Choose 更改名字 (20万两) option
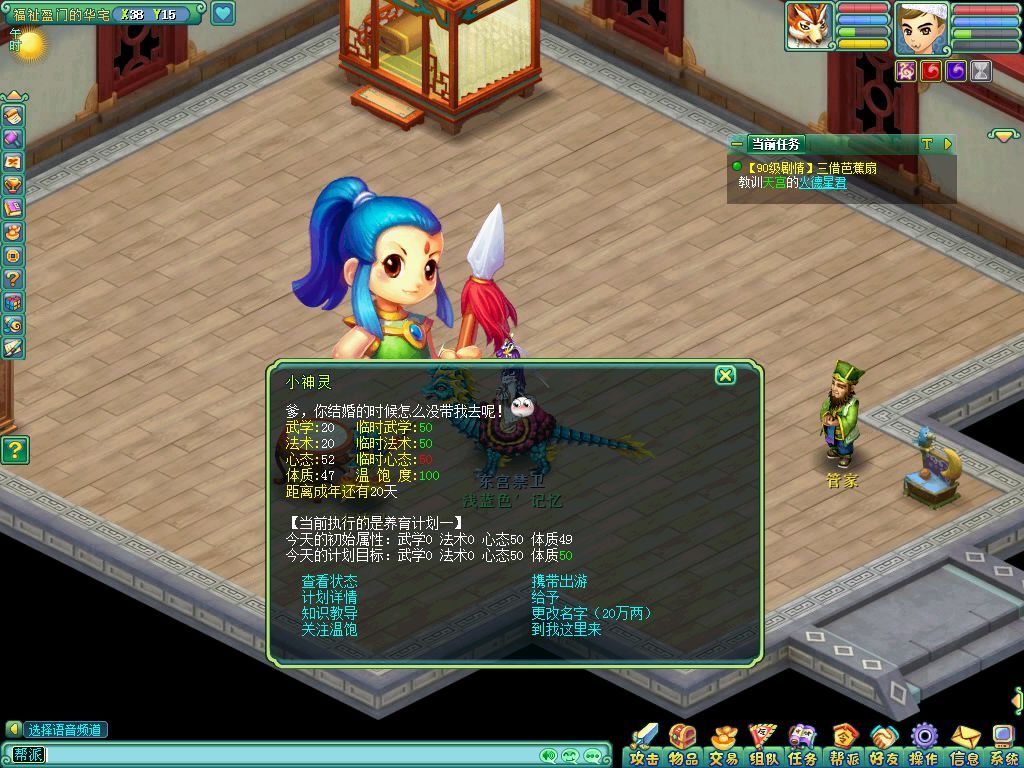1024x768 pixels. 591,613
